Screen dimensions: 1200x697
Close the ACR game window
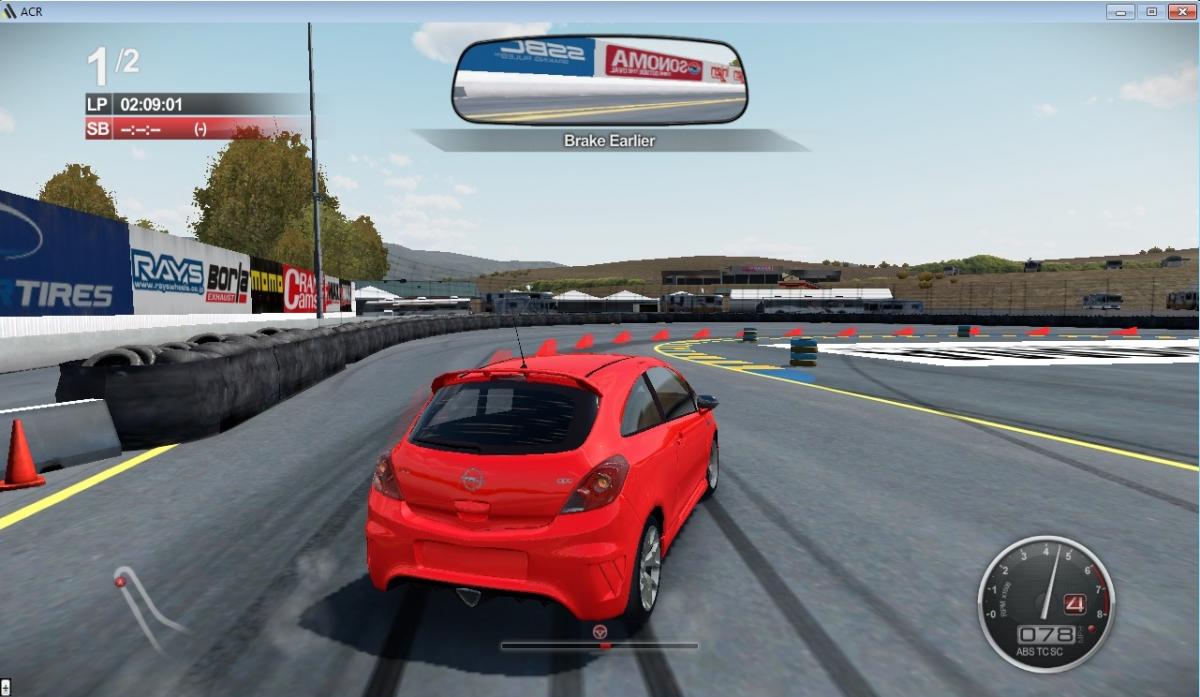click(1180, 11)
